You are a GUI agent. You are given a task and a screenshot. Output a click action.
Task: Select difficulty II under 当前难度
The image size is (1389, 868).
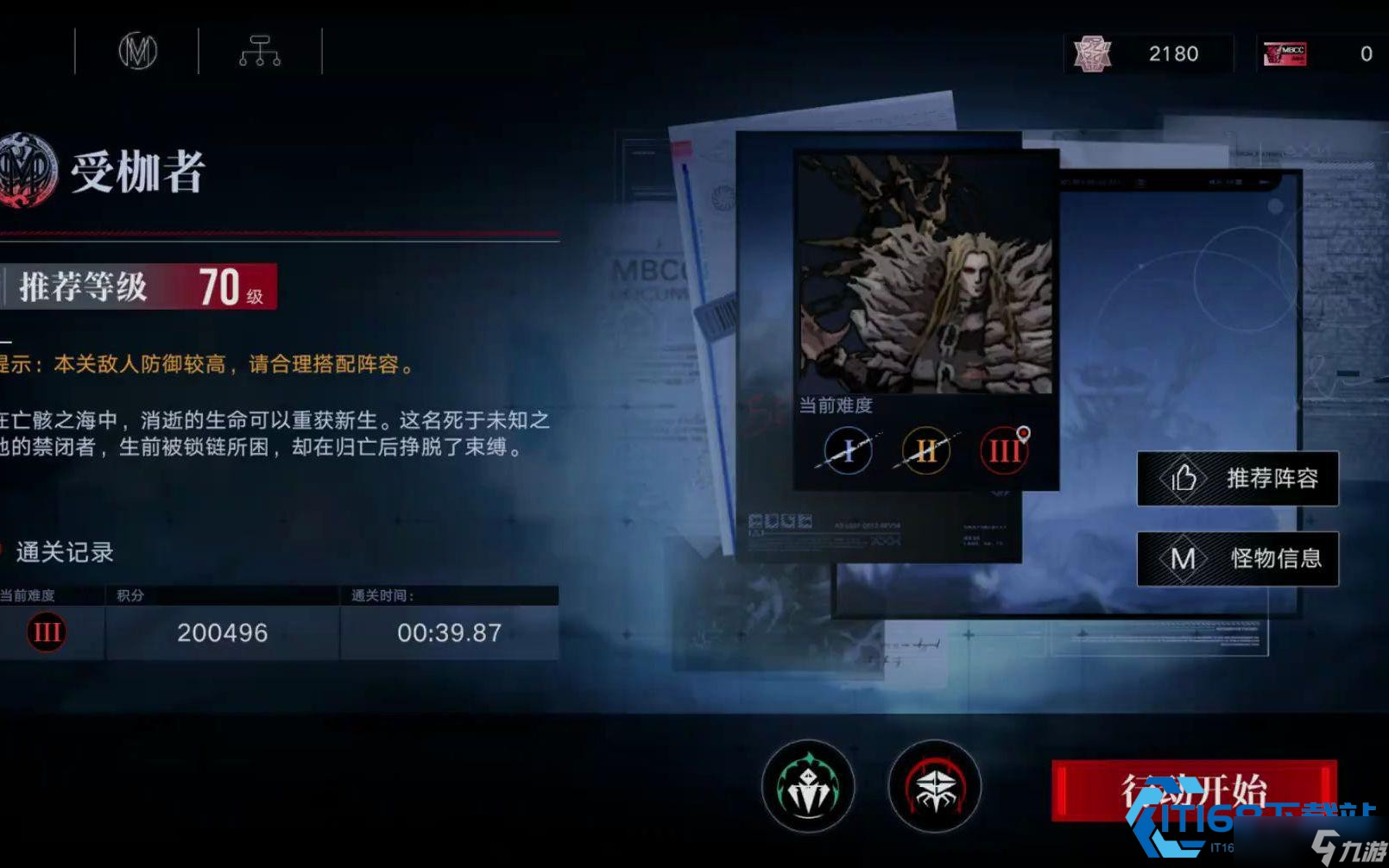[x=925, y=450]
